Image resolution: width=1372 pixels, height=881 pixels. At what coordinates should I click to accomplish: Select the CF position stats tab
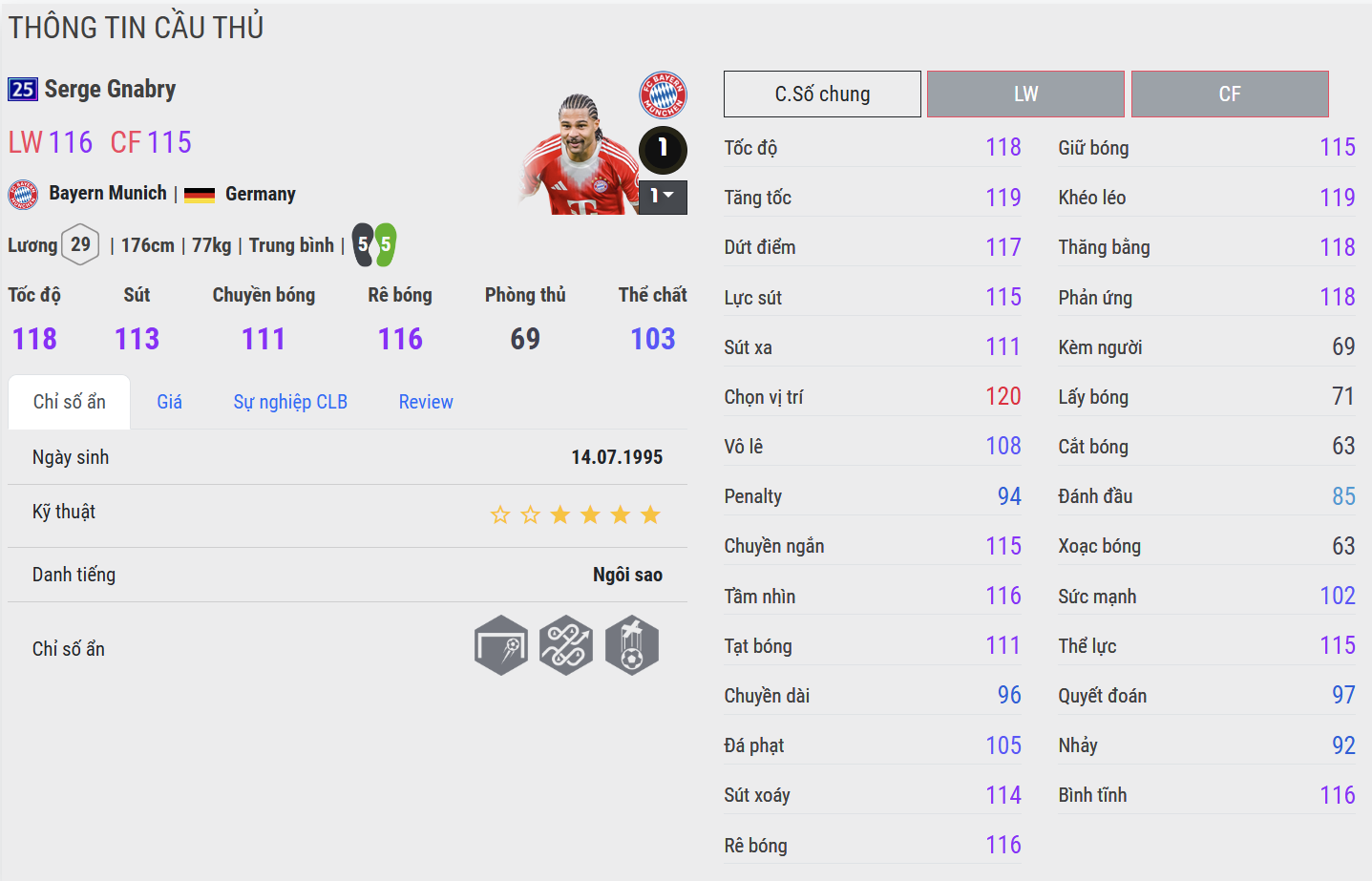(x=1230, y=94)
